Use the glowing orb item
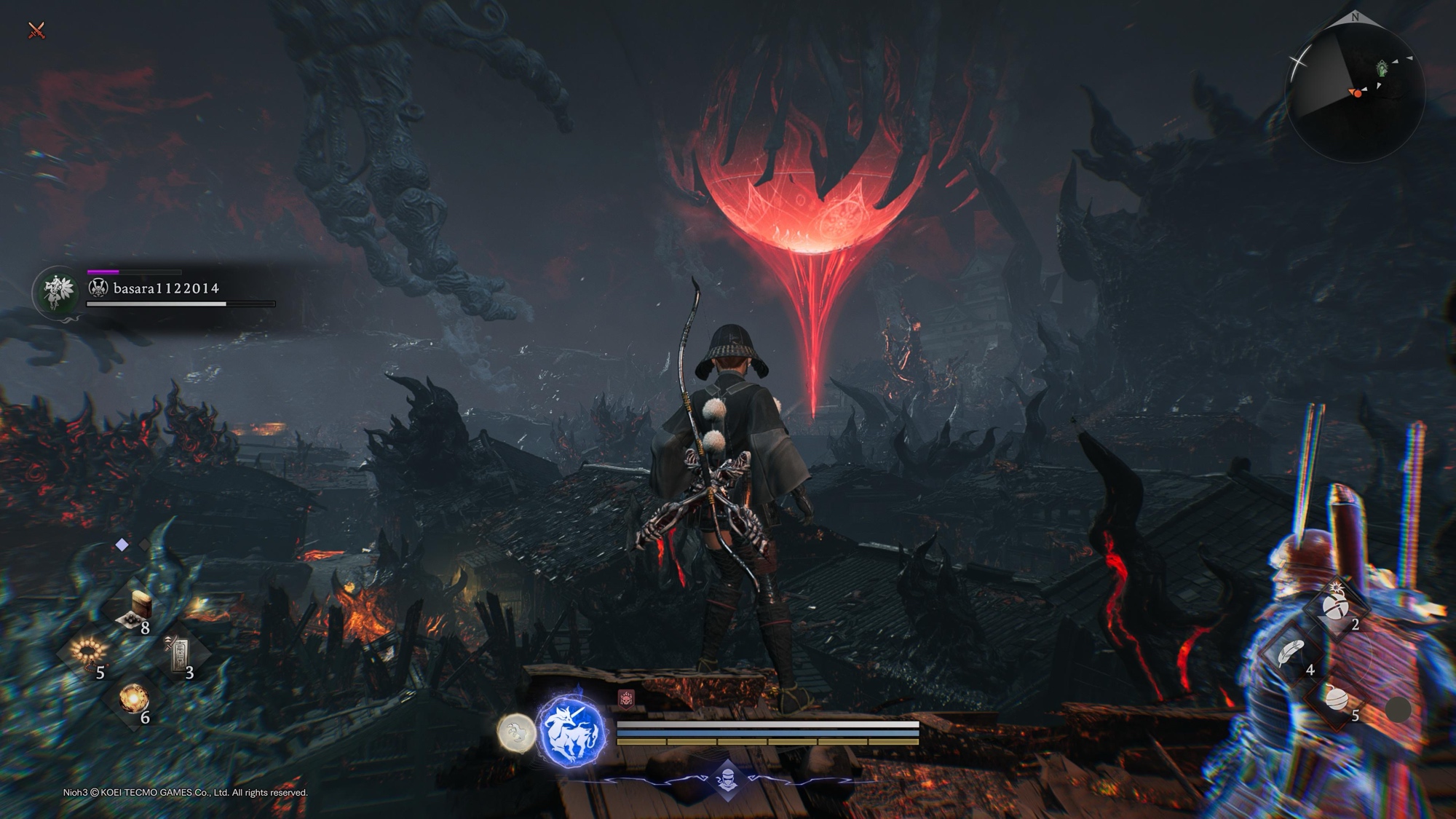The width and height of the screenshot is (1456, 819). tap(134, 698)
